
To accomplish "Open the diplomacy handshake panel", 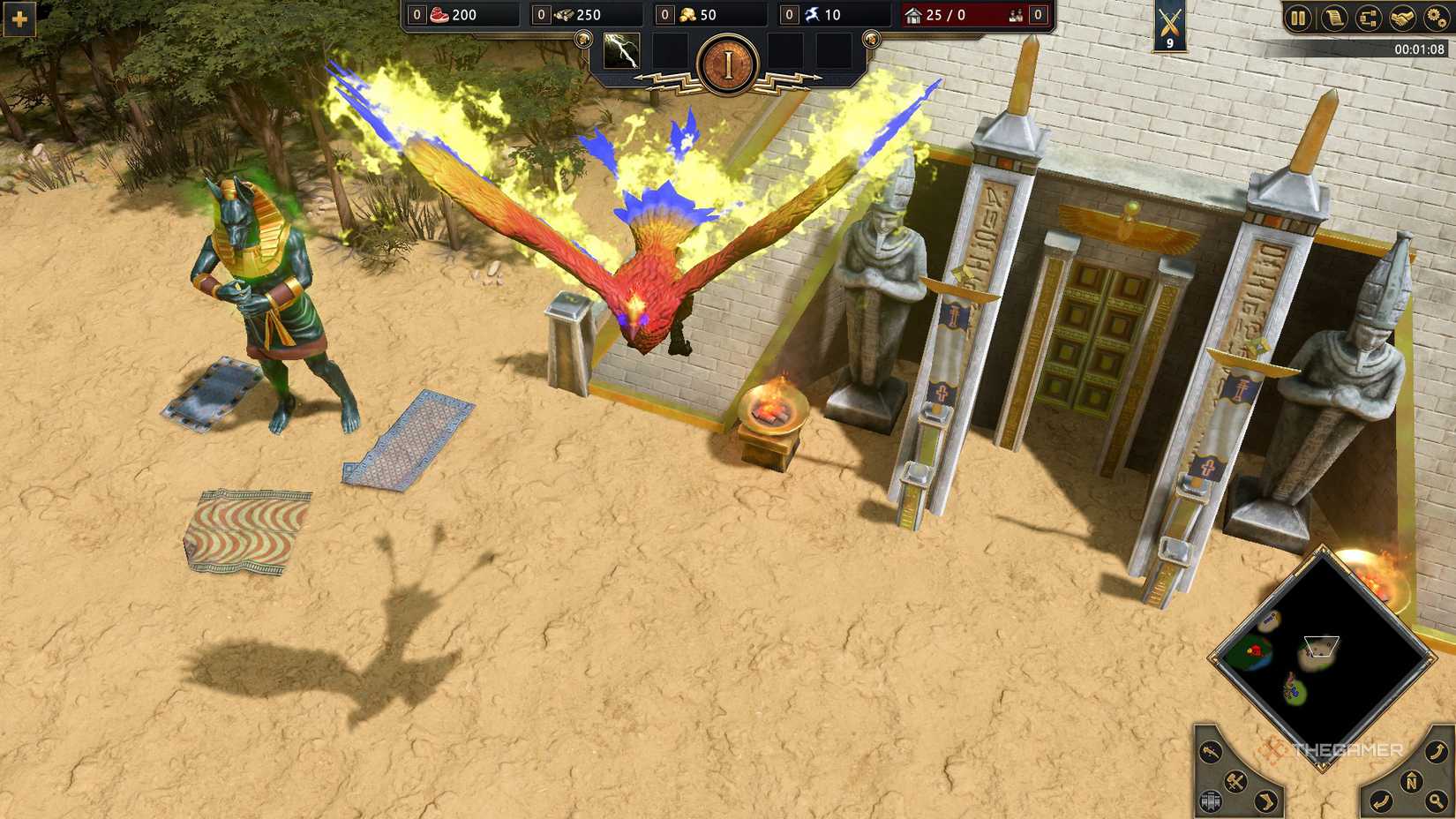I will click(x=1403, y=17).
